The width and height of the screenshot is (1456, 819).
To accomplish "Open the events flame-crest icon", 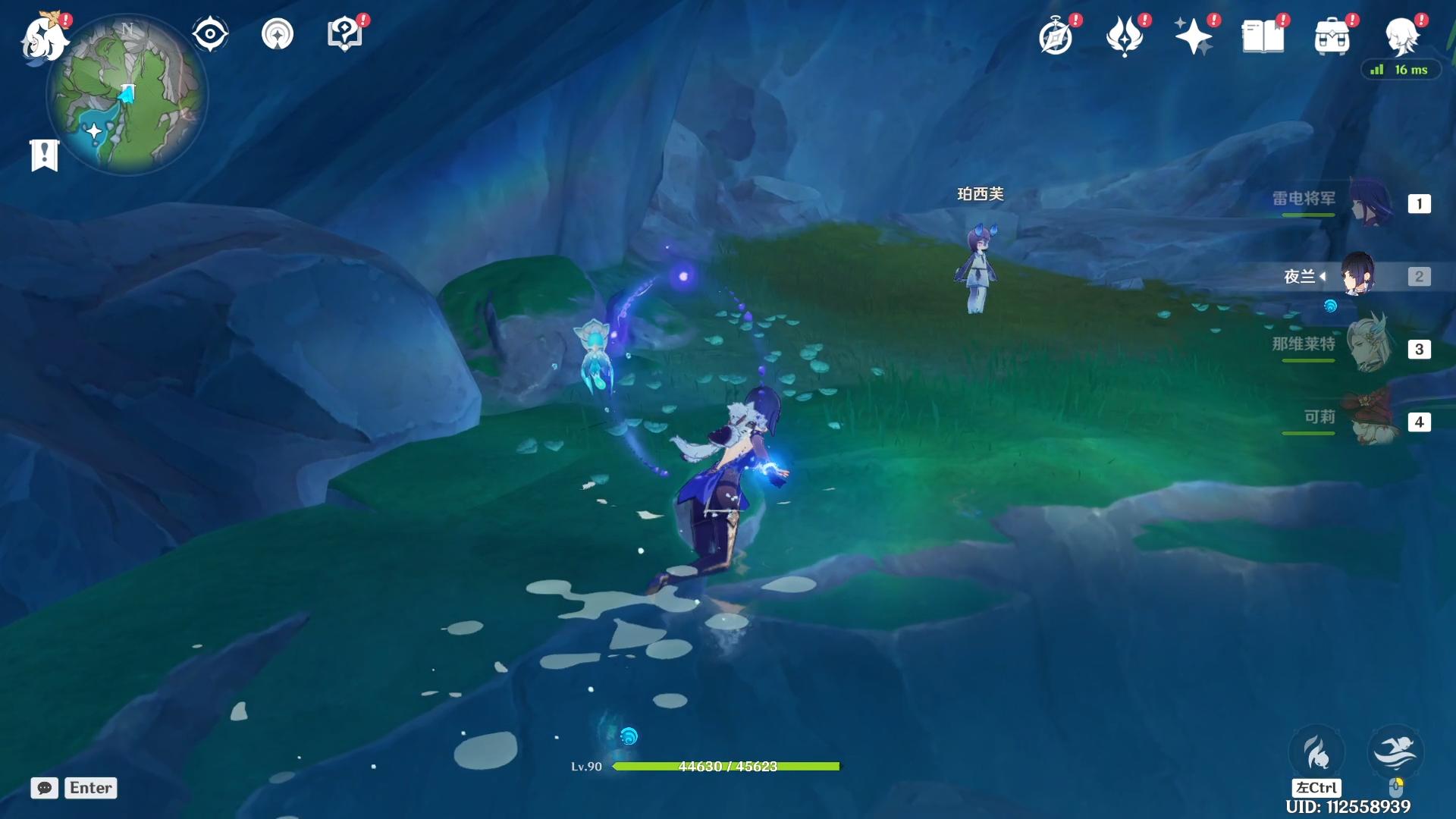I will coord(1125,36).
